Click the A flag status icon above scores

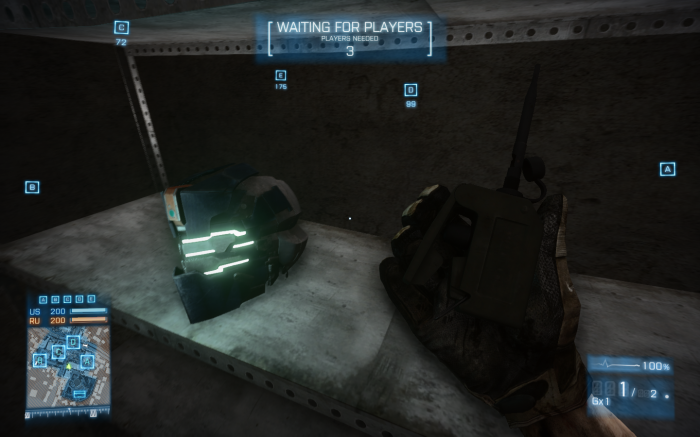tap(43, 299)
